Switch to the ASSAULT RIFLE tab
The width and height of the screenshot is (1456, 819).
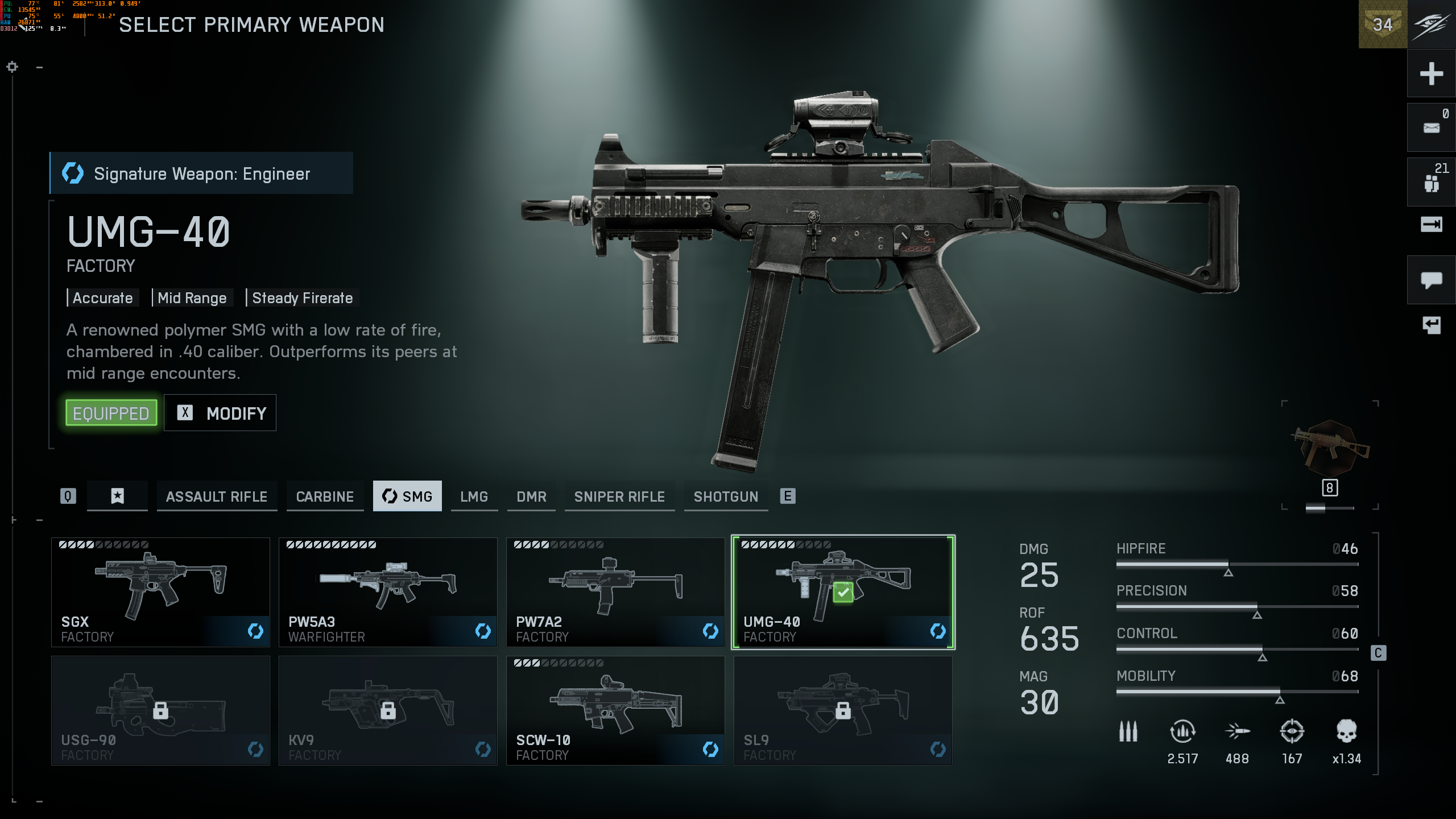click(x=217, y=497)
